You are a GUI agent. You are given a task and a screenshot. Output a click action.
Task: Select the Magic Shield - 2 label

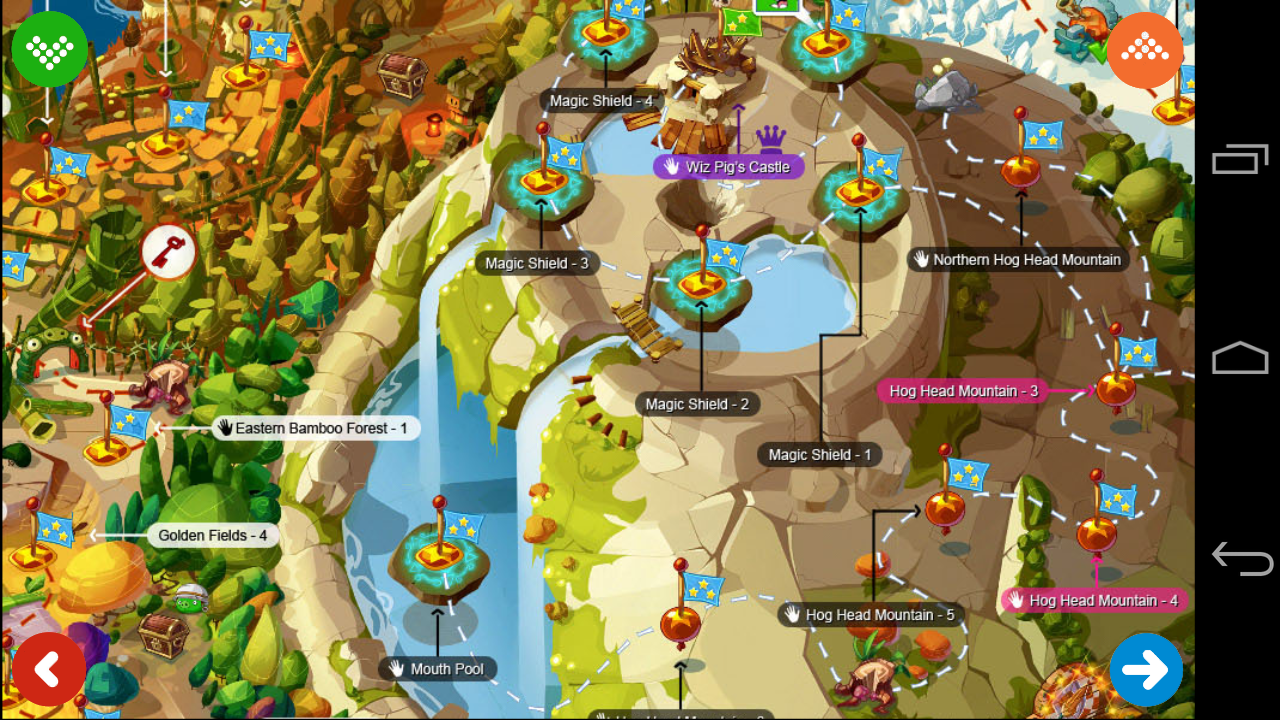click(x=697, y=404)
